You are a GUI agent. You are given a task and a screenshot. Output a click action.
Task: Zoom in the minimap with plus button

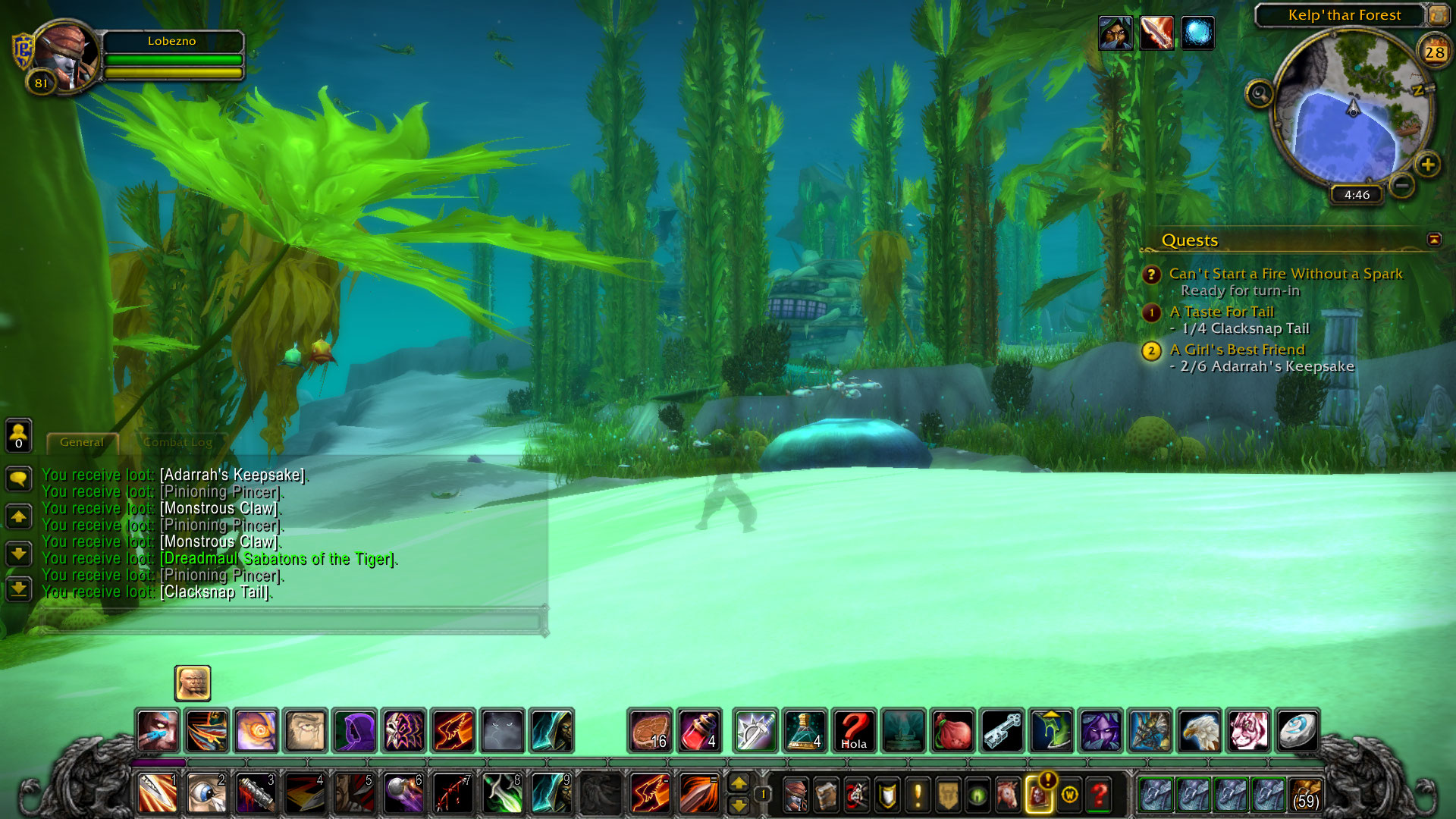[x=1428, y=165]
